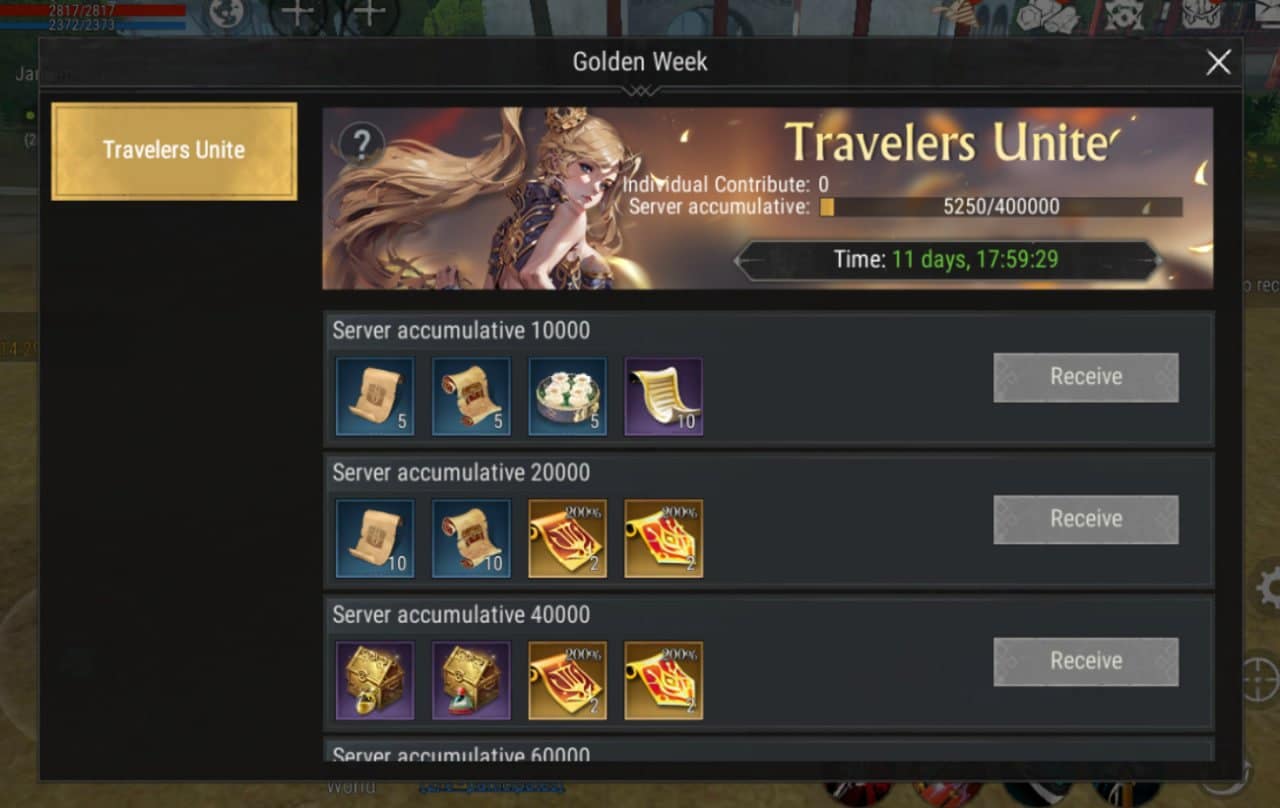
Task: Select the scroll reward item in the 10000 tier
Action: click(374, 394)
